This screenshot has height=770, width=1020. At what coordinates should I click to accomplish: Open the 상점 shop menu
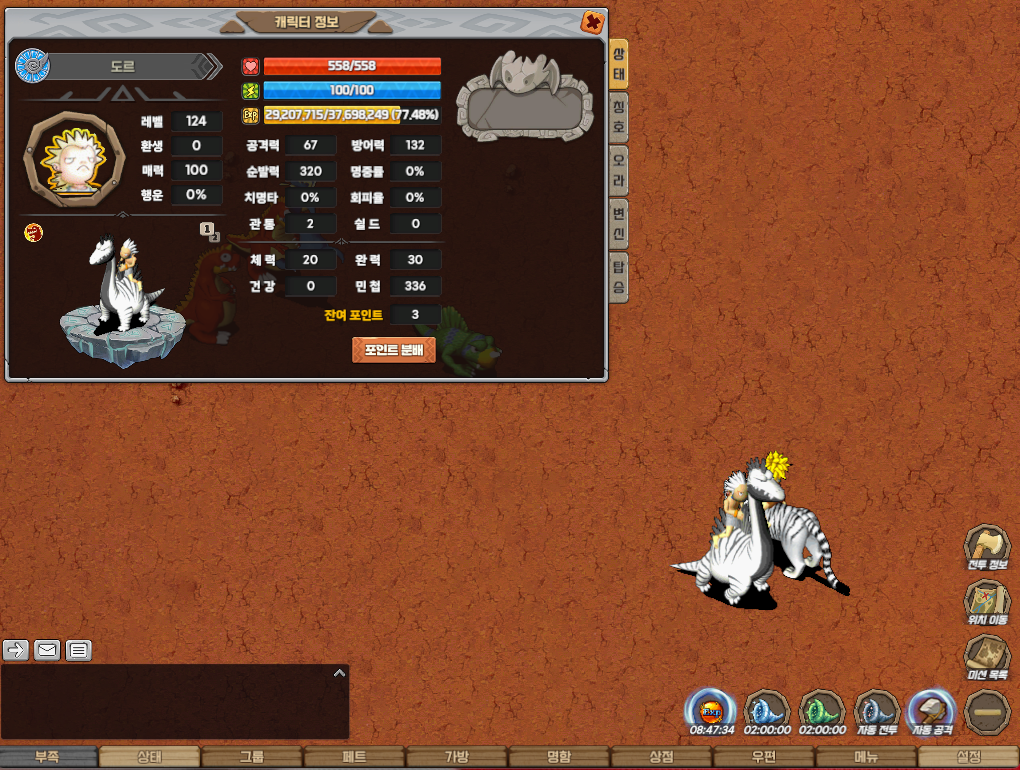point(660,758)
